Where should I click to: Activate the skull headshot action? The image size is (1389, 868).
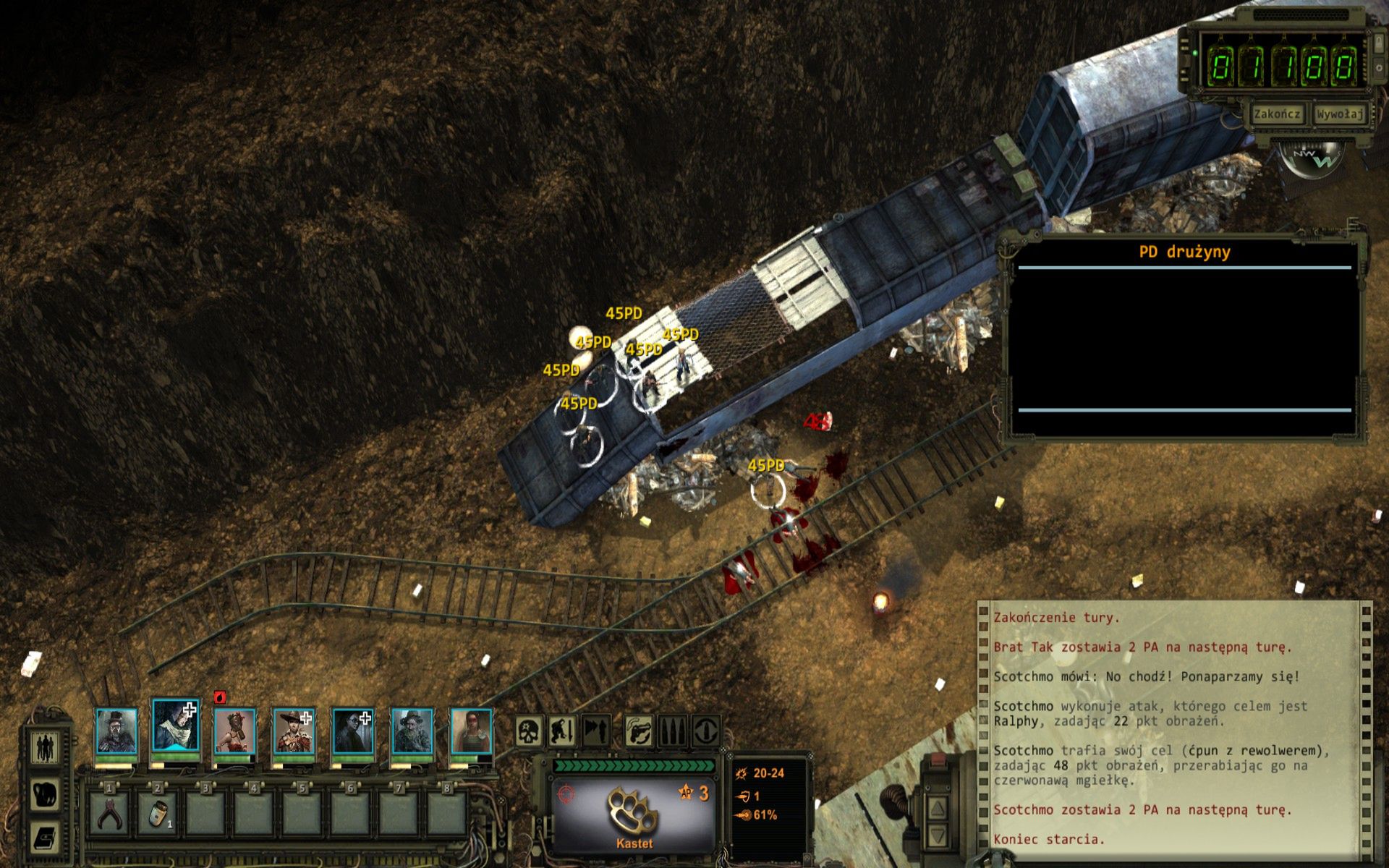coord(530,731)
